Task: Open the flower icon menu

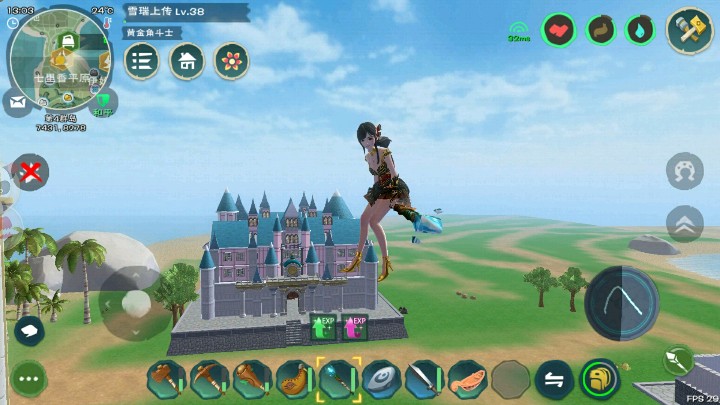Action: pyautogui.click(x=231, y=61)
